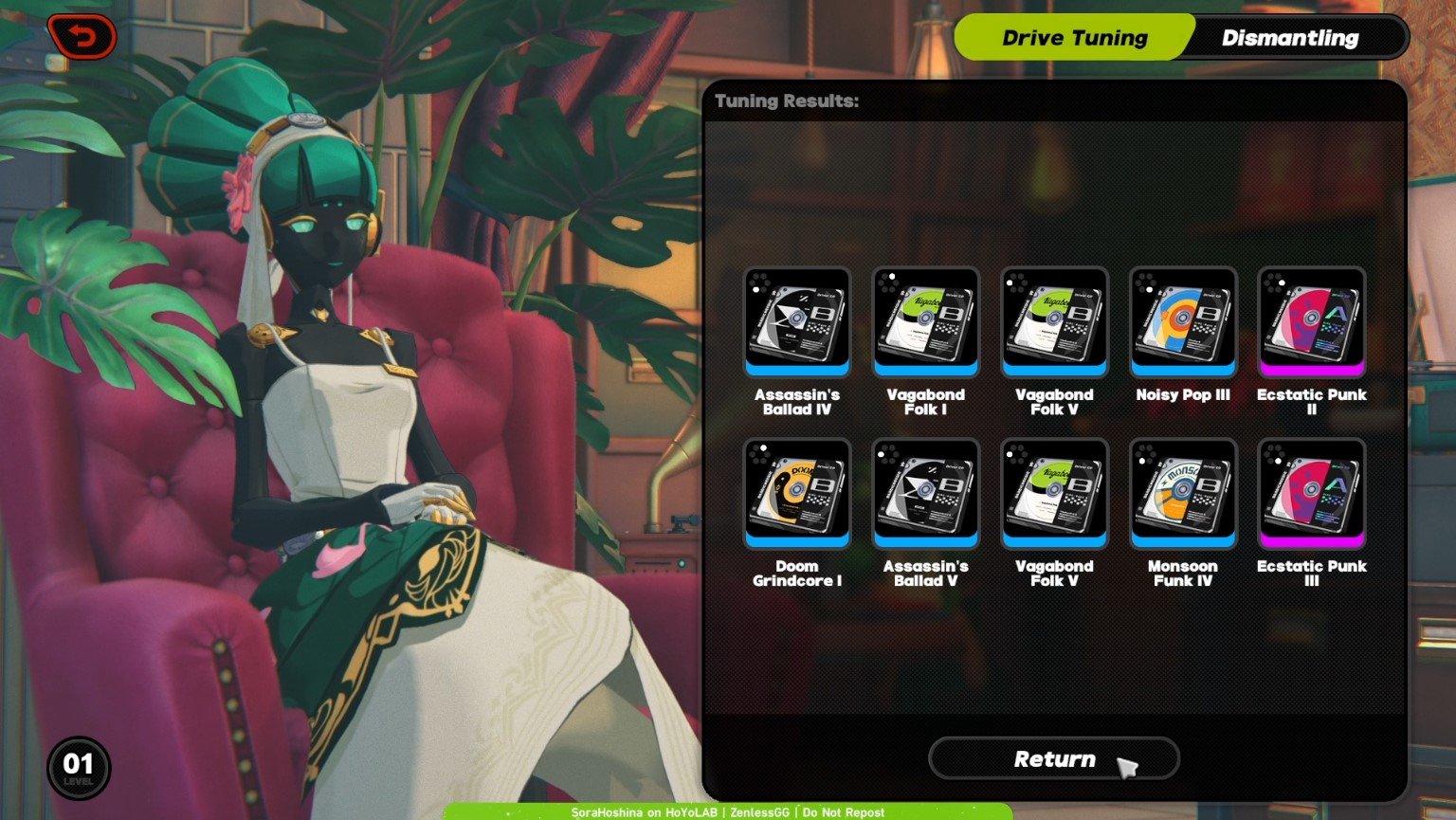The image size is (1456, 820).
Task: Choose the Assassin's Ballad V disc
Action: point(926,493)
